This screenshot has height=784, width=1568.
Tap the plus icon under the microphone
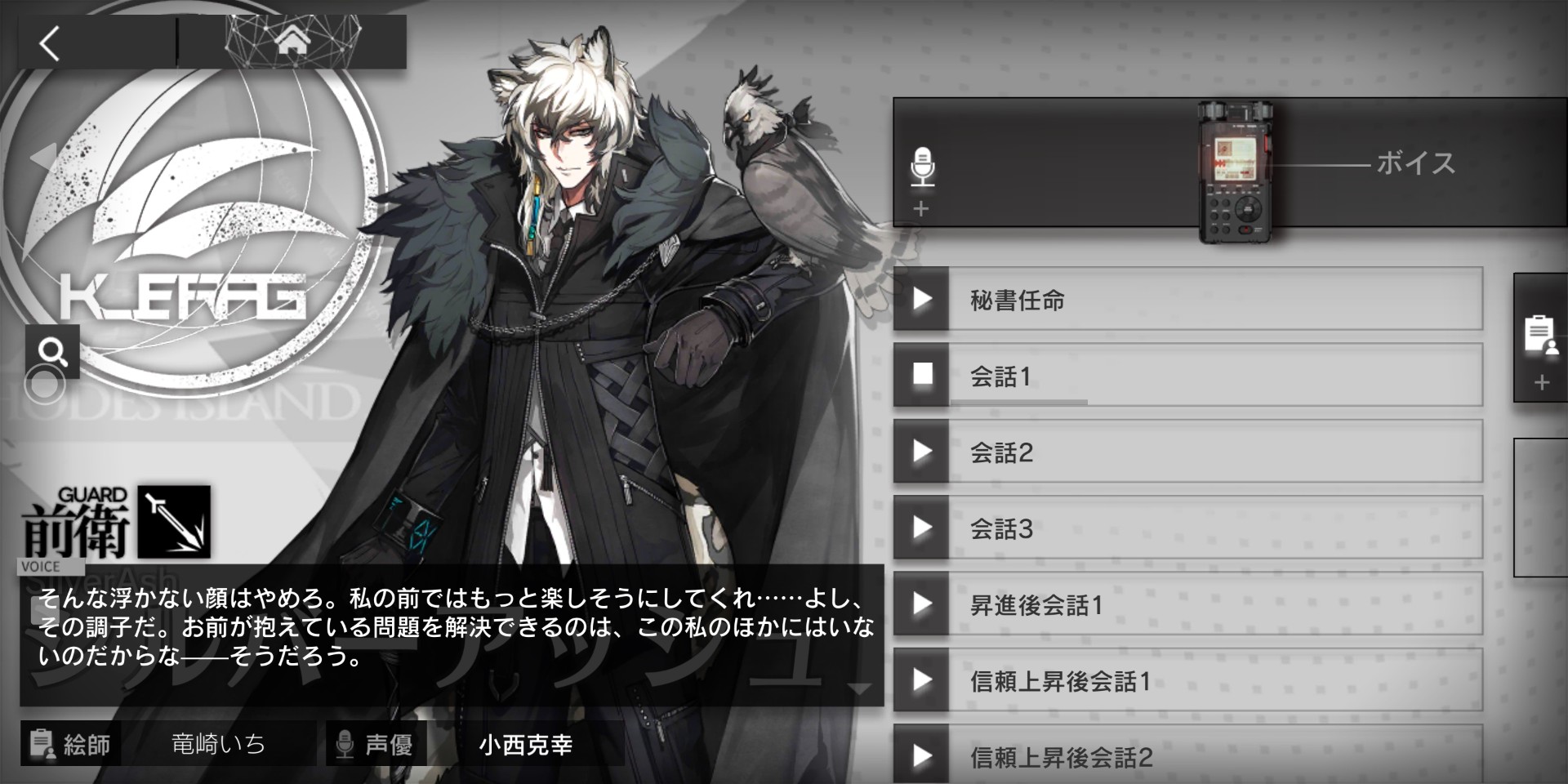(922, 209)
